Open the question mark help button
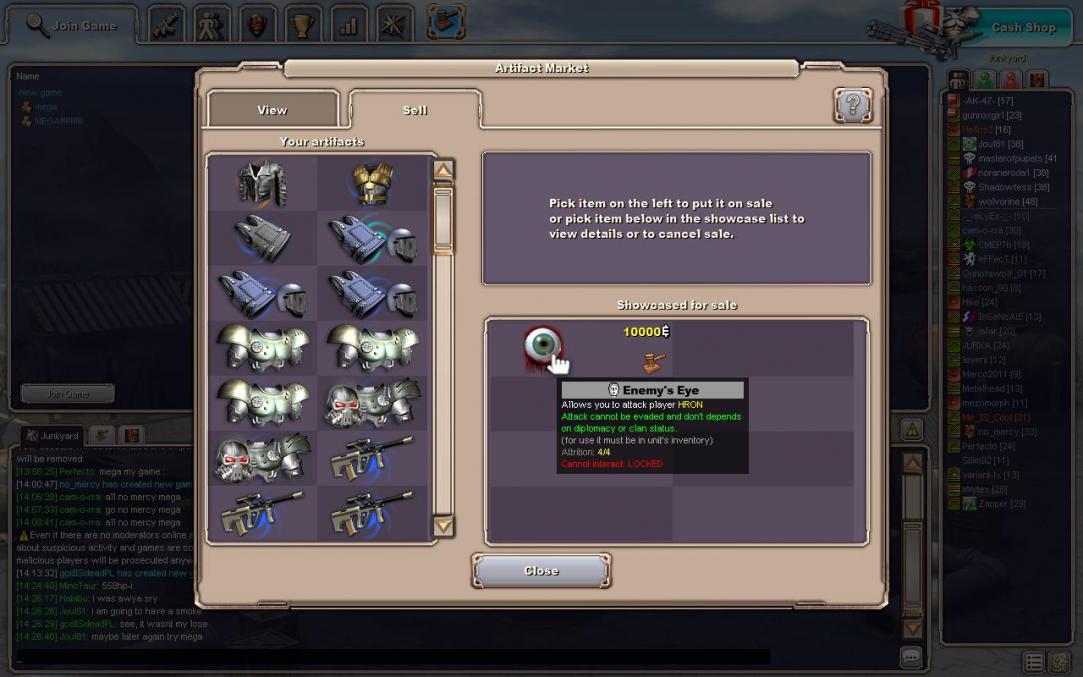 pos(852,105)
